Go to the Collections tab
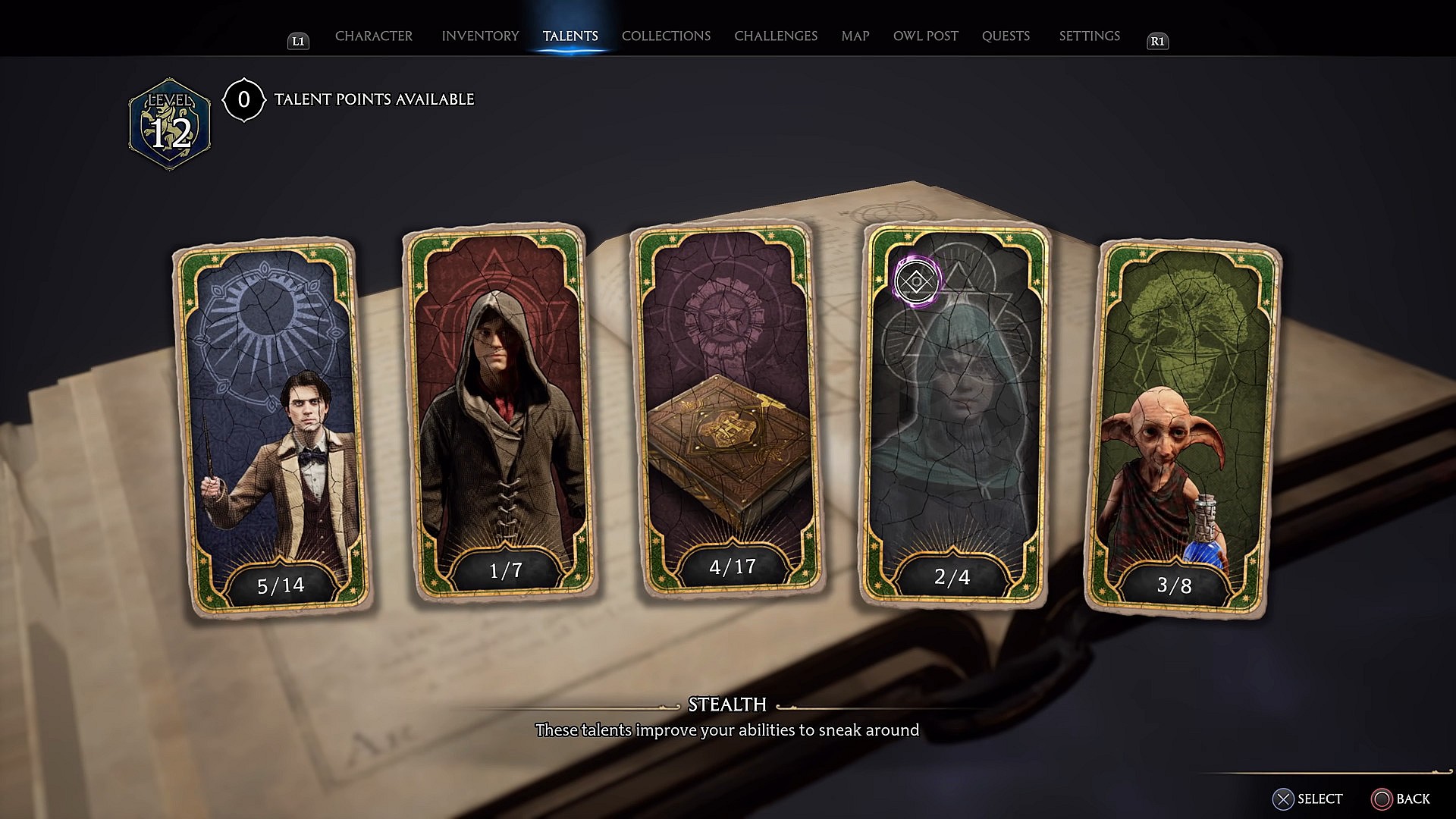Viewport: 1456px width, 819px height. tap(666, 36)
